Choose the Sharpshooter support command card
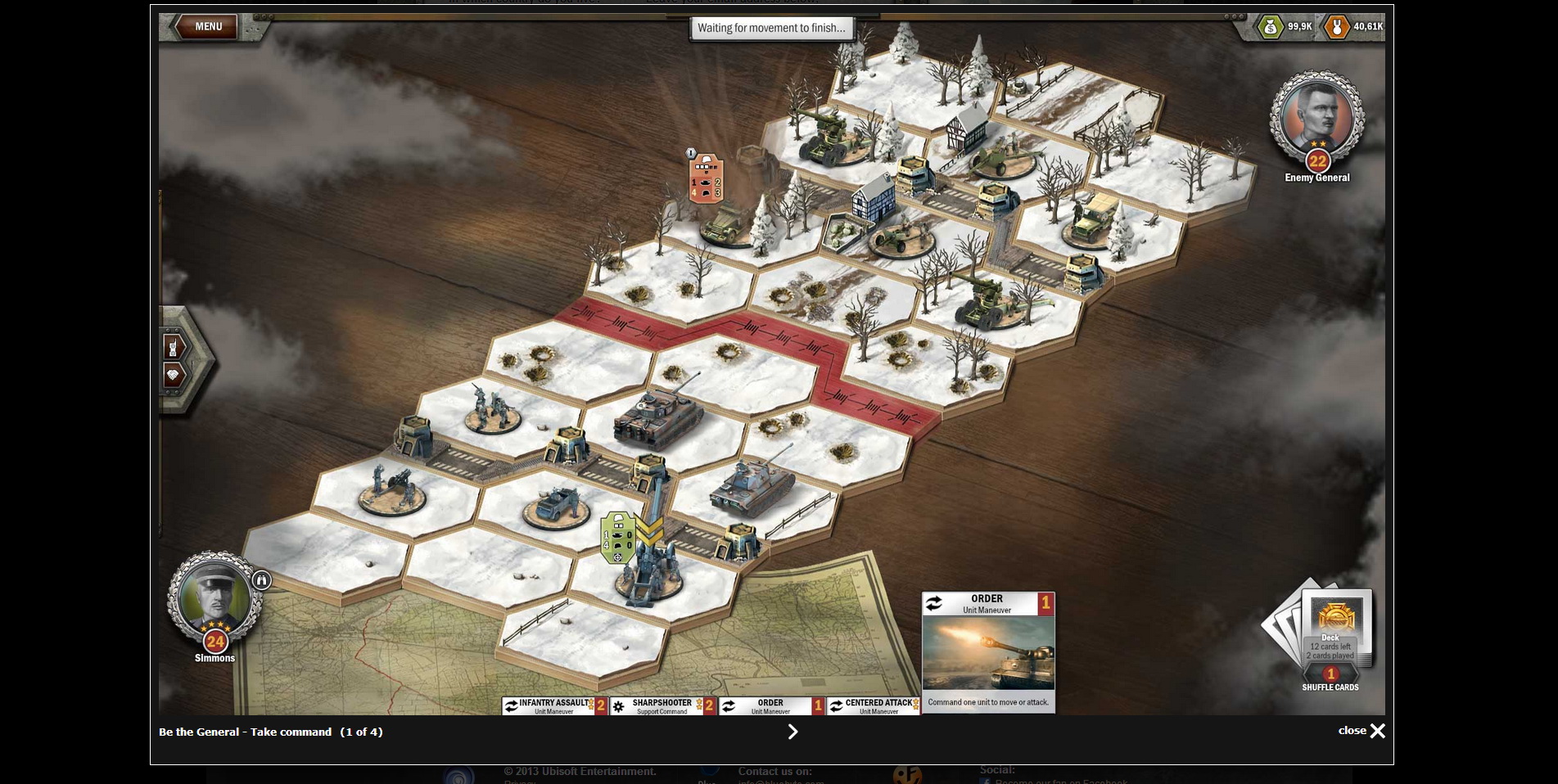 [x=662, y=705]
